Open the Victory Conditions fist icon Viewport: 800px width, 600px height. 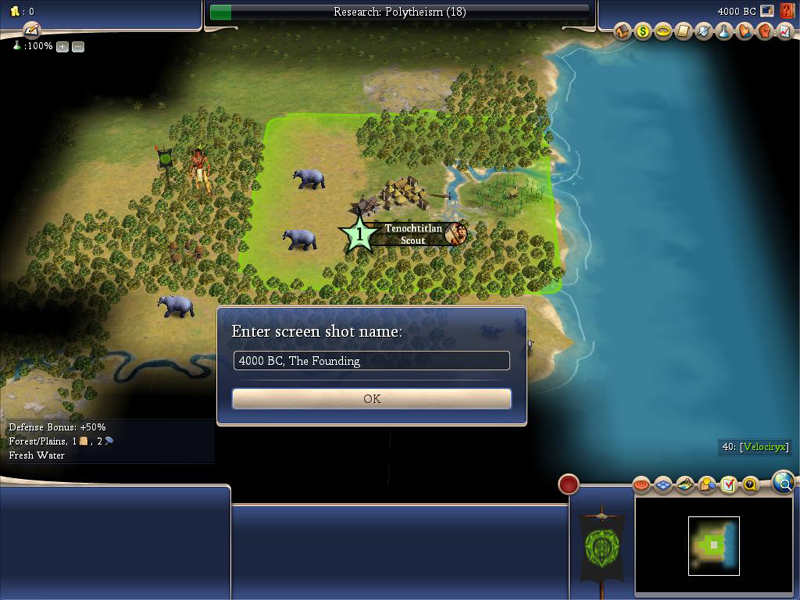click(x=764, y=32)
